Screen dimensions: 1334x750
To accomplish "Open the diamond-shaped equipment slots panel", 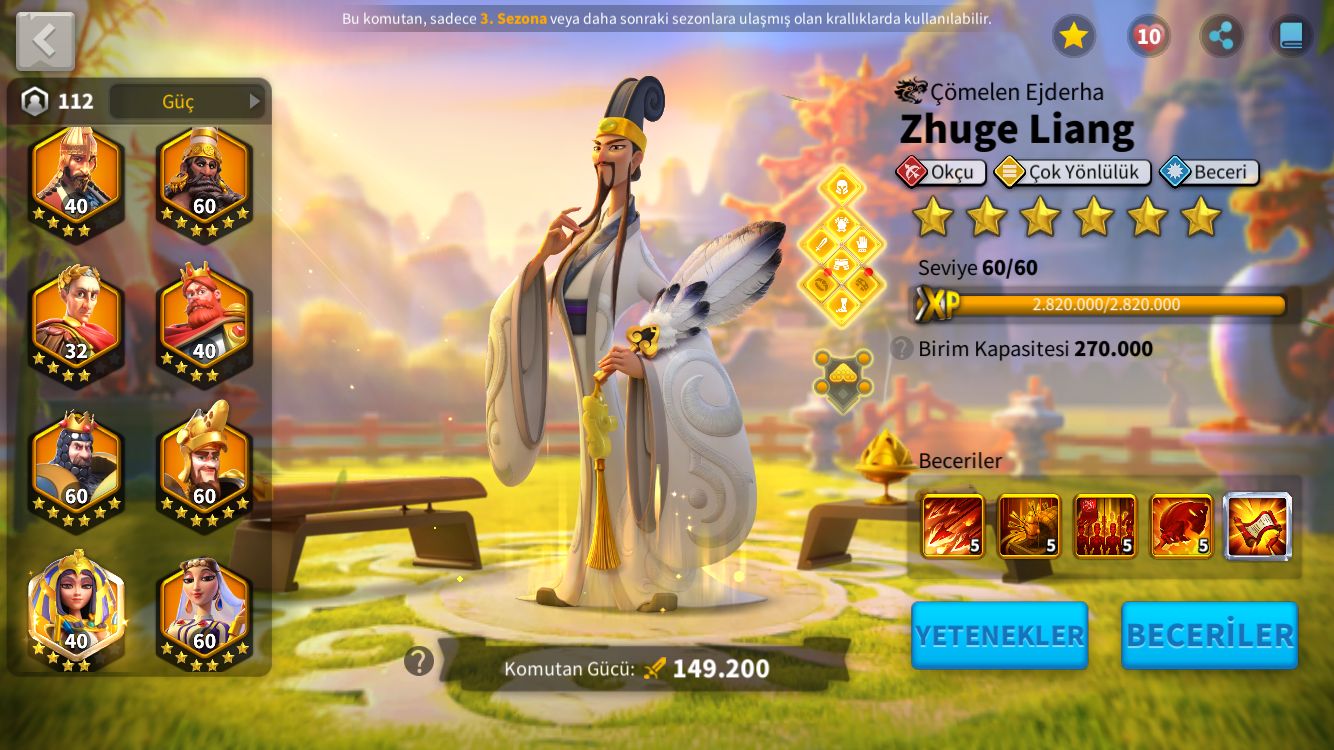I will (x=842, y=247).
